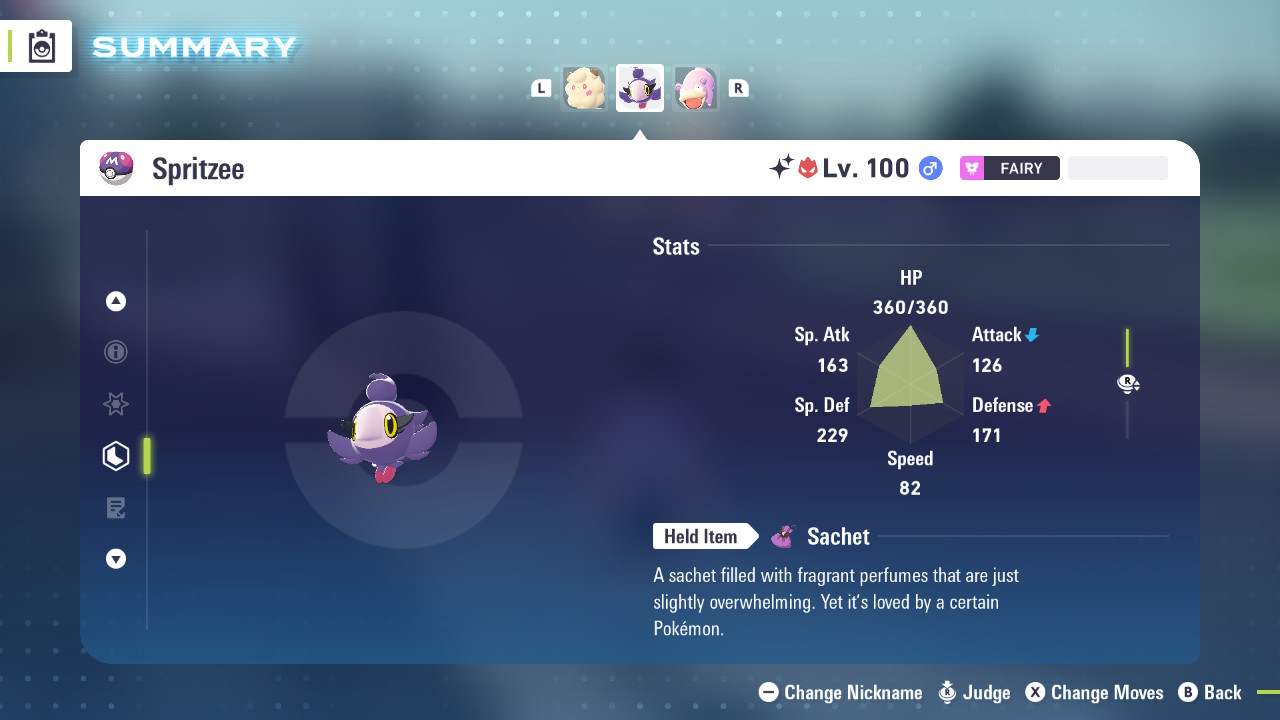Image resolution: width=1280 pixels, height=720 pixels.
Task: Click the green judge level slider bar
Action: (1128, 350)
